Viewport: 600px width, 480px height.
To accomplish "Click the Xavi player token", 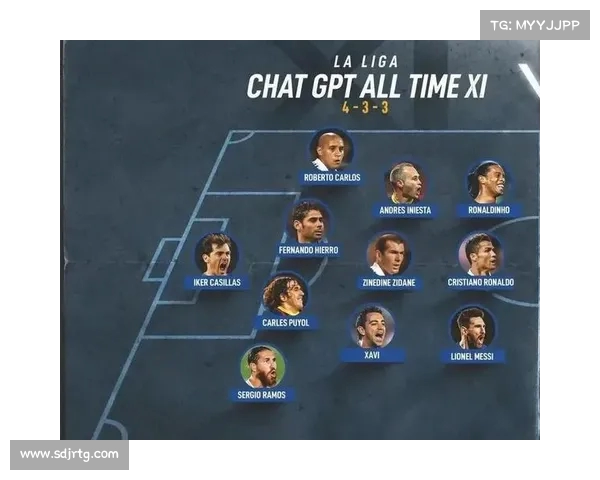I will click(x=373, y=327).
